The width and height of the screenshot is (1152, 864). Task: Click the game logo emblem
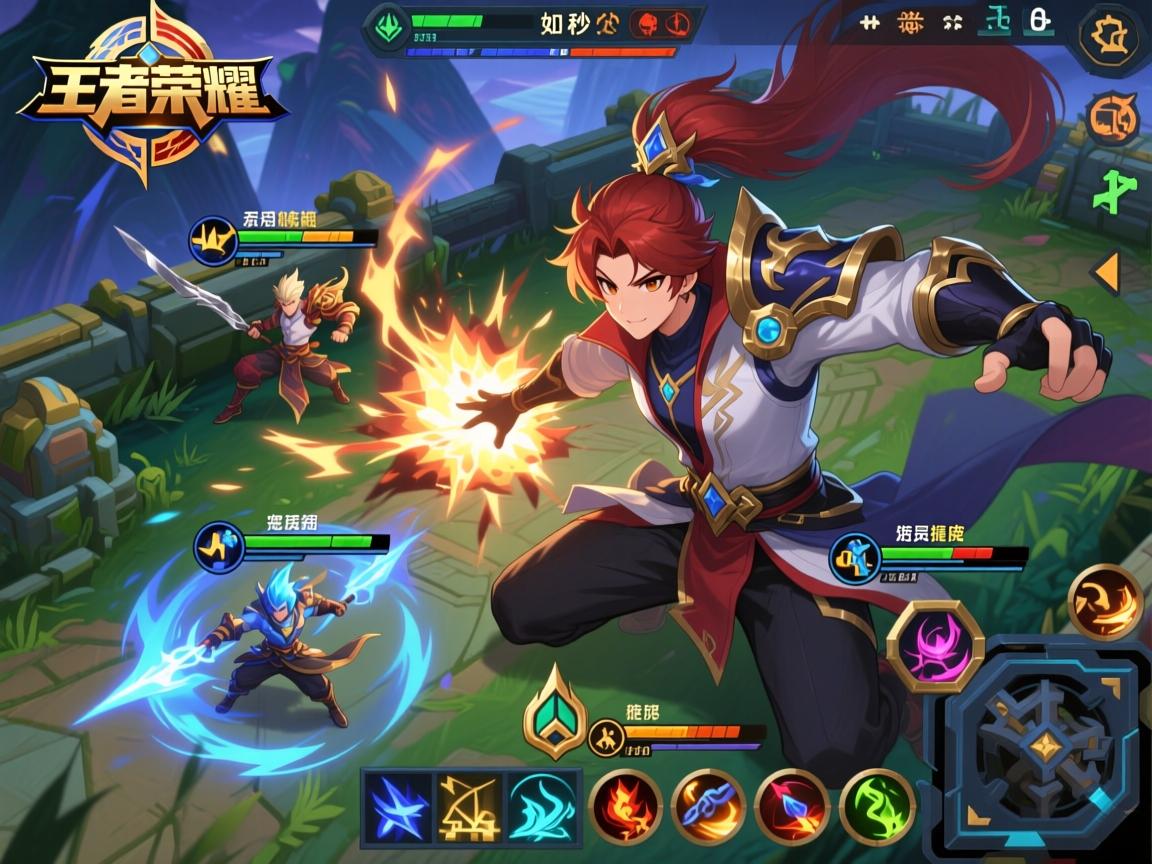point(150,93)
